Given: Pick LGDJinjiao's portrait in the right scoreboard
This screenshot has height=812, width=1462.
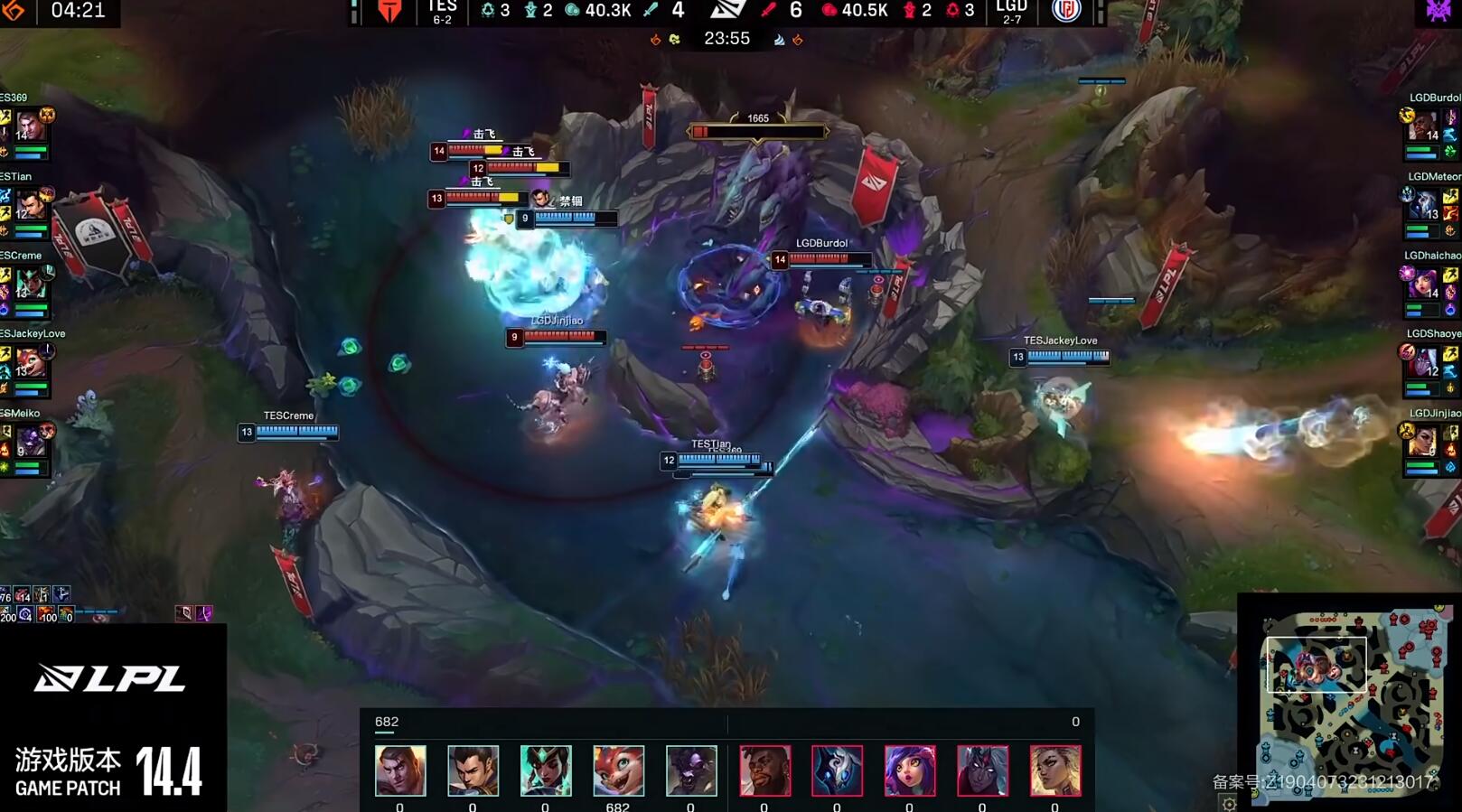Looking at the screenshot, I should pyautogui.click(x=1423, y=442).
